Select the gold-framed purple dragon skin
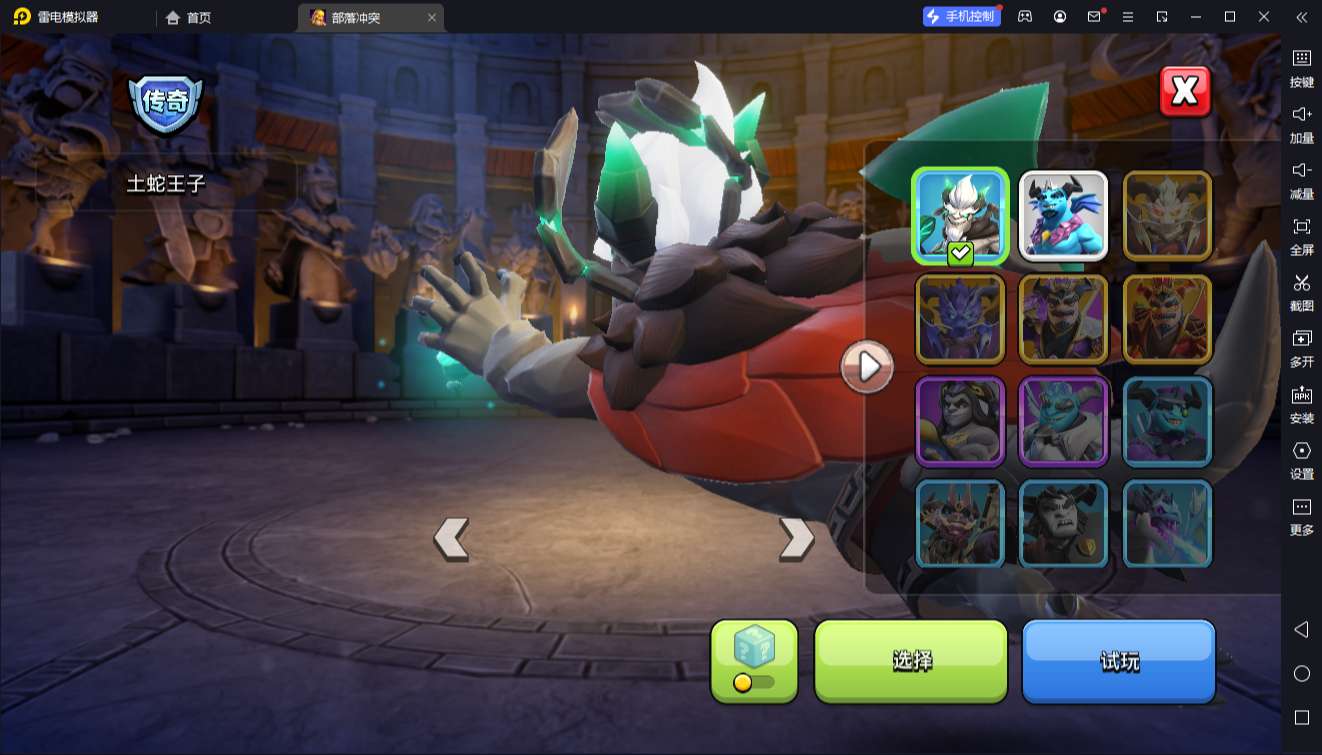Screen dimensions: 1322x755 pos(960,319)
